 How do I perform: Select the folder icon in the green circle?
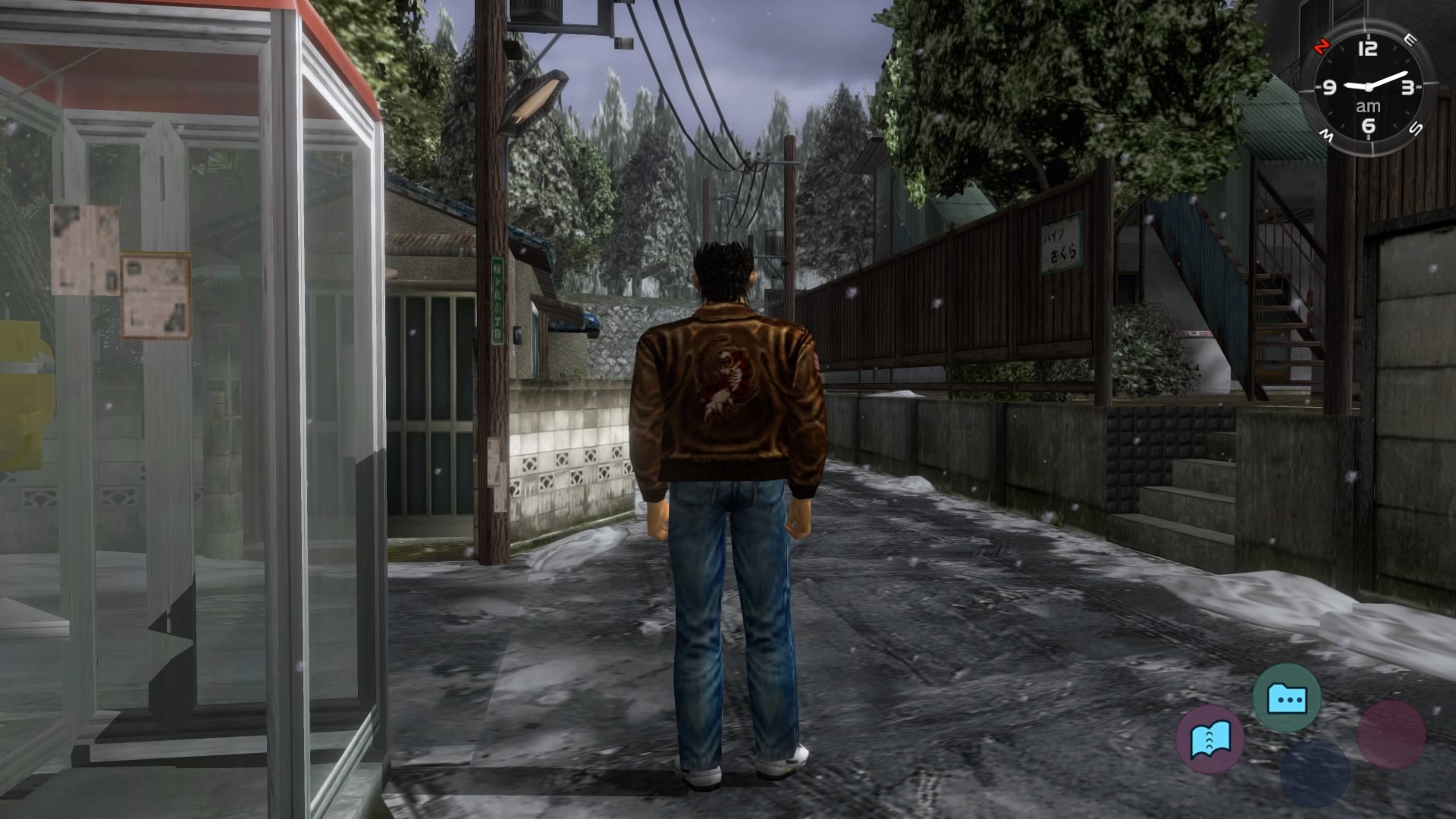click(1286, 697)
